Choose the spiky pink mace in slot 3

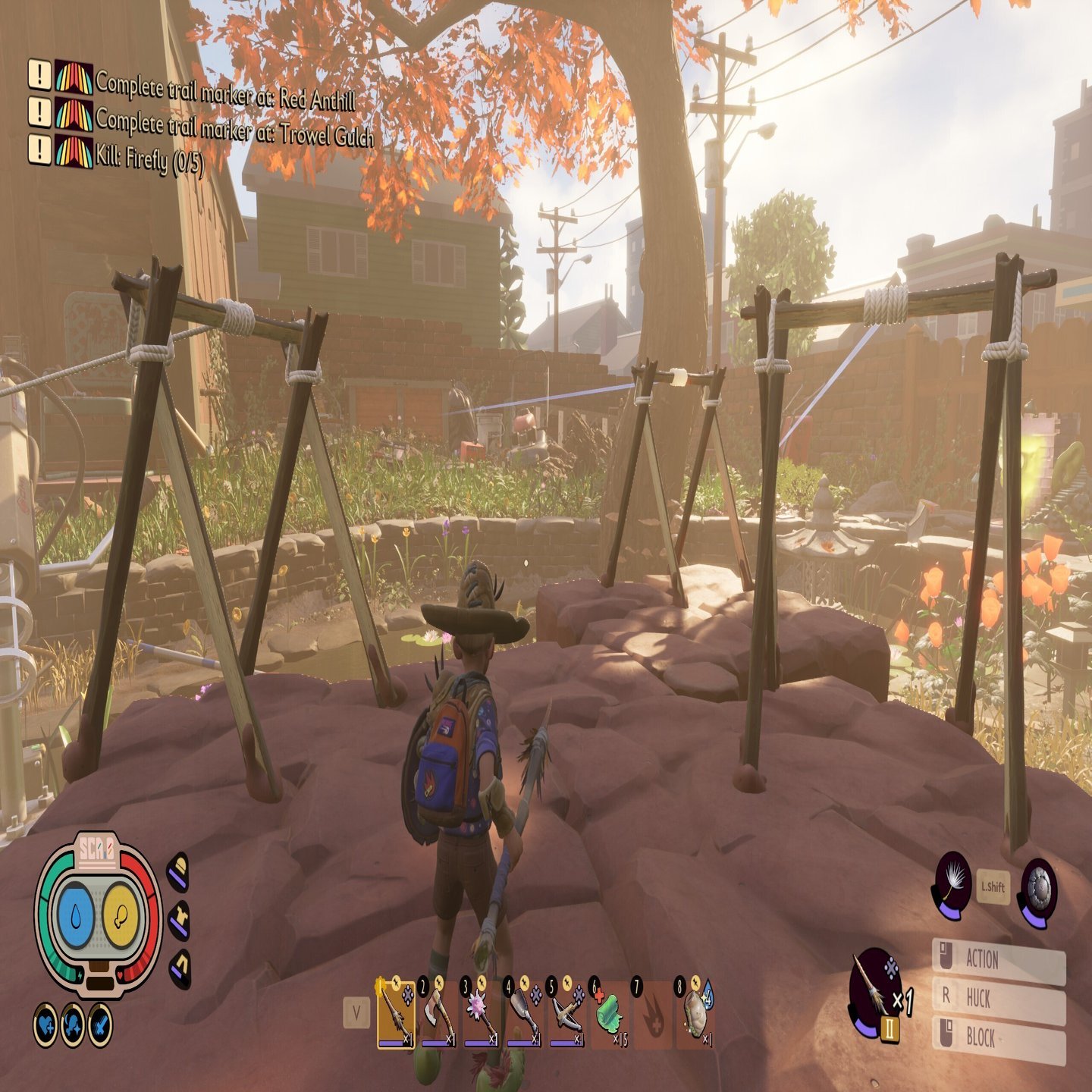pos(482,1014)
